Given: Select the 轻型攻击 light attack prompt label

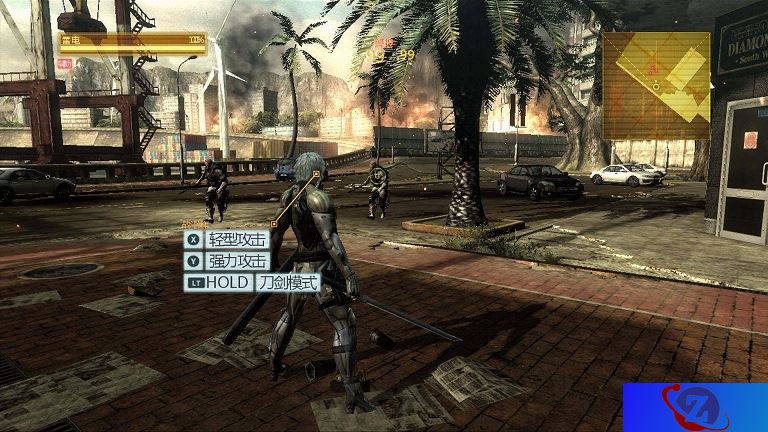Looking at the screenshot, I should (237, 240).
